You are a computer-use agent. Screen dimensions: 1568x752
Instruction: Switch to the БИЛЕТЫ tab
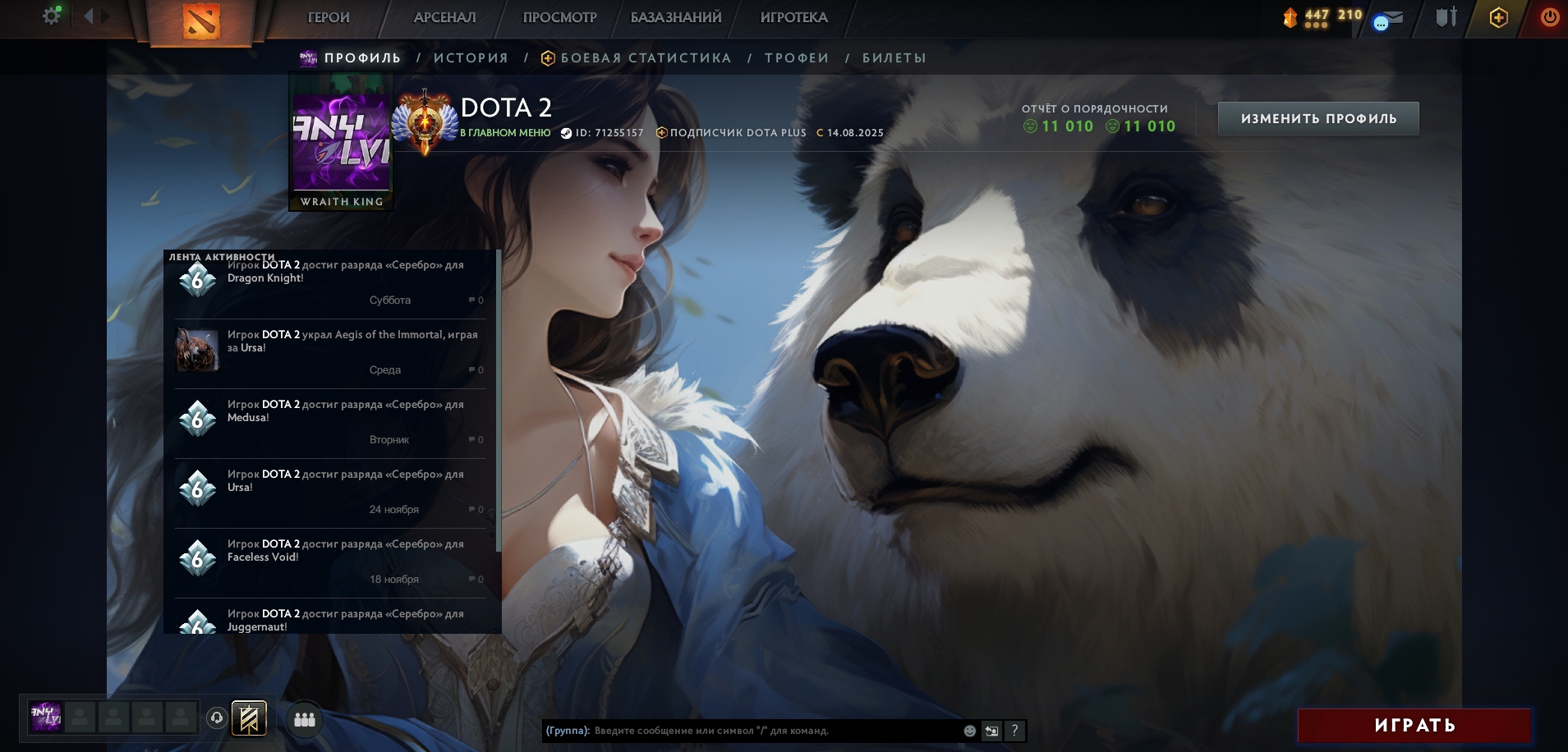(894, 58)
